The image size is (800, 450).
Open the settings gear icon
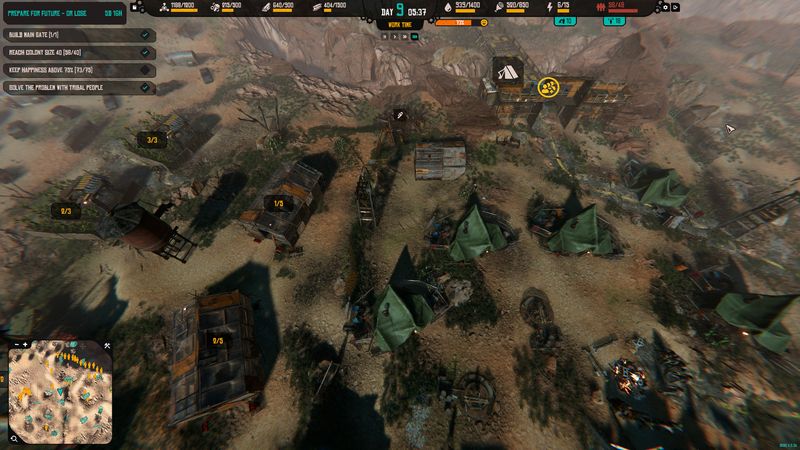point(666,7)
